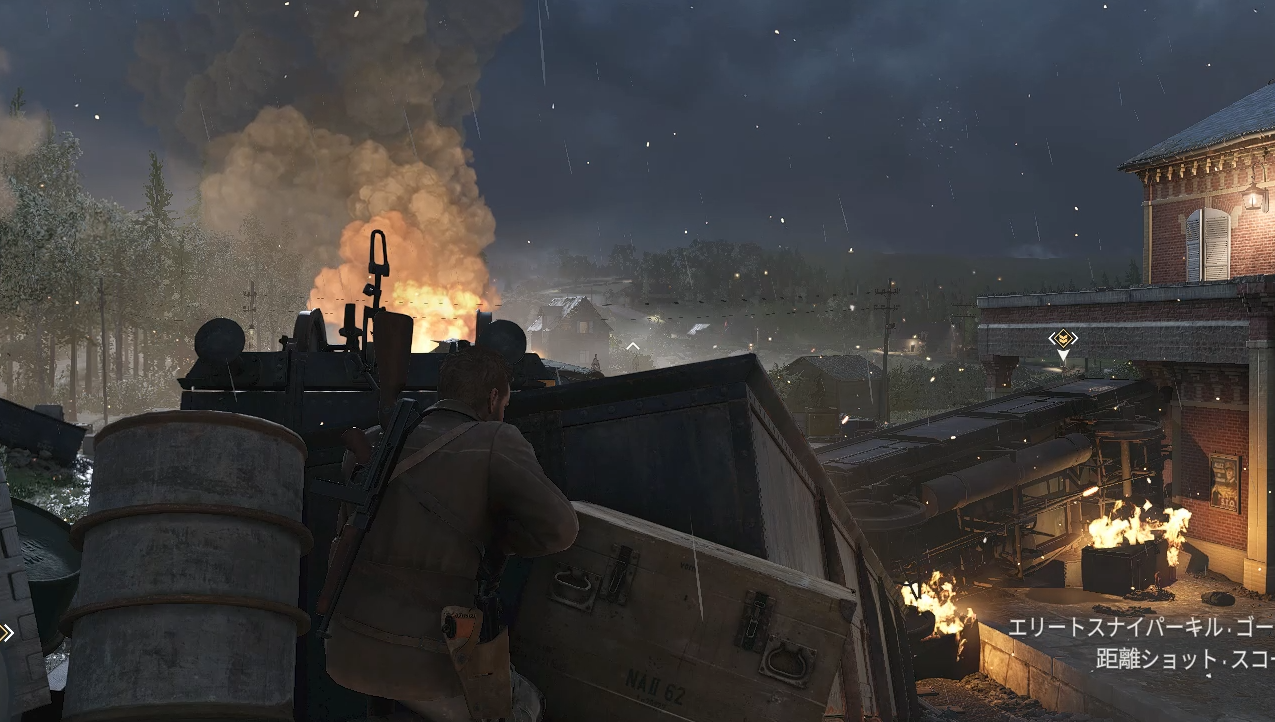Select the gold diamond objective marker
Screen dimensions: 1275x722
[1062, 338]
